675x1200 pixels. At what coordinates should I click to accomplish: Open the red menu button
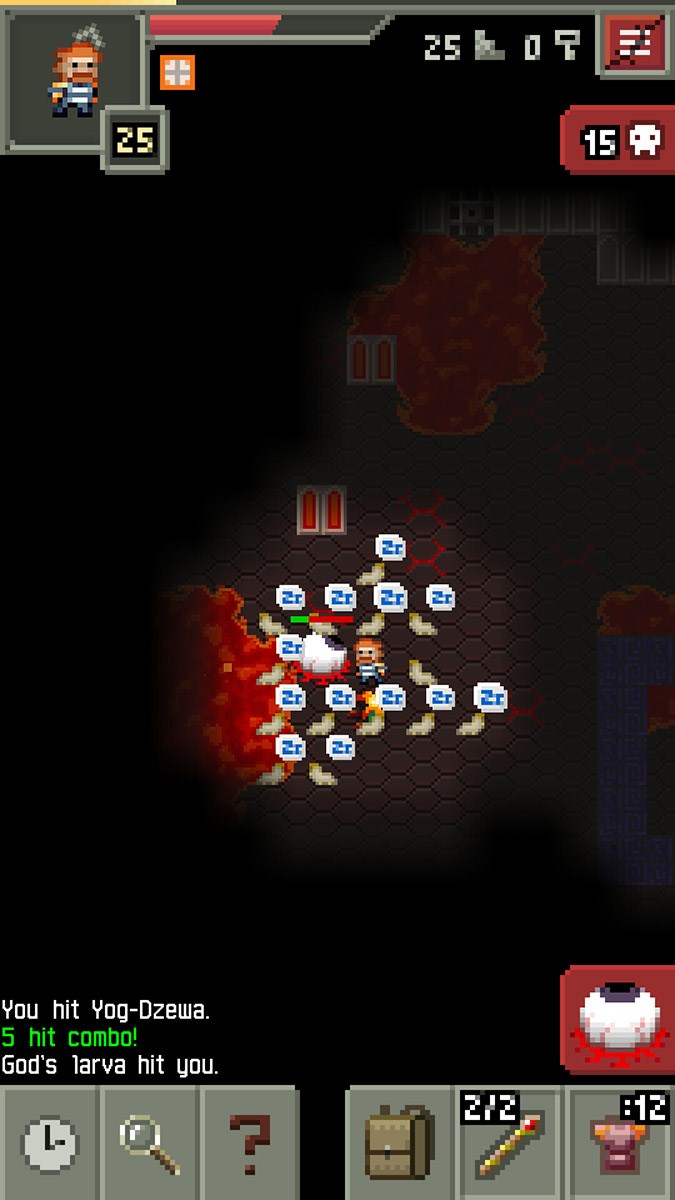tap(632, 43)
